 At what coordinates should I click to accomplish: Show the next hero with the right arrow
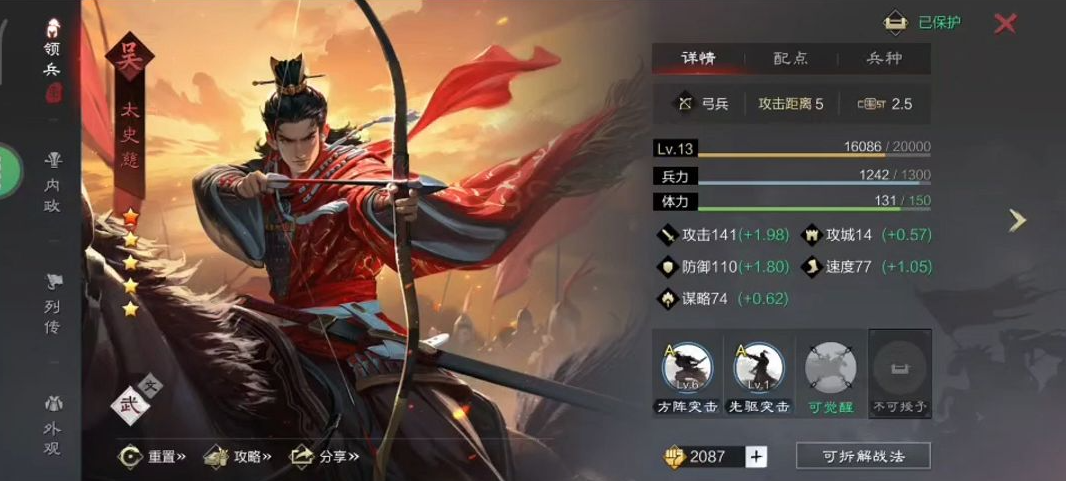1017,220
